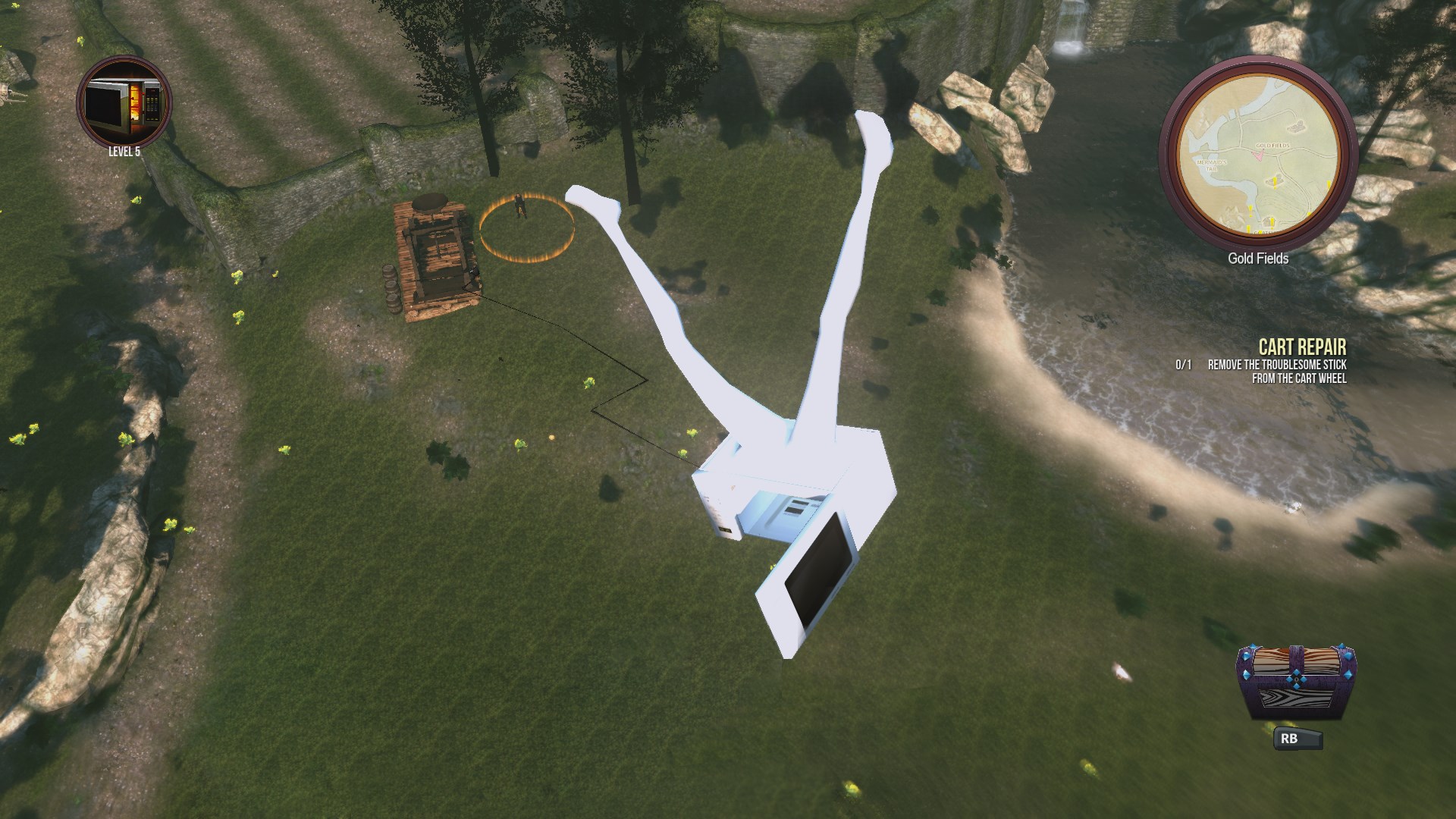
Task: Select the yellow exclamation marker at minimap bottom
Action: coord(1249,227)
